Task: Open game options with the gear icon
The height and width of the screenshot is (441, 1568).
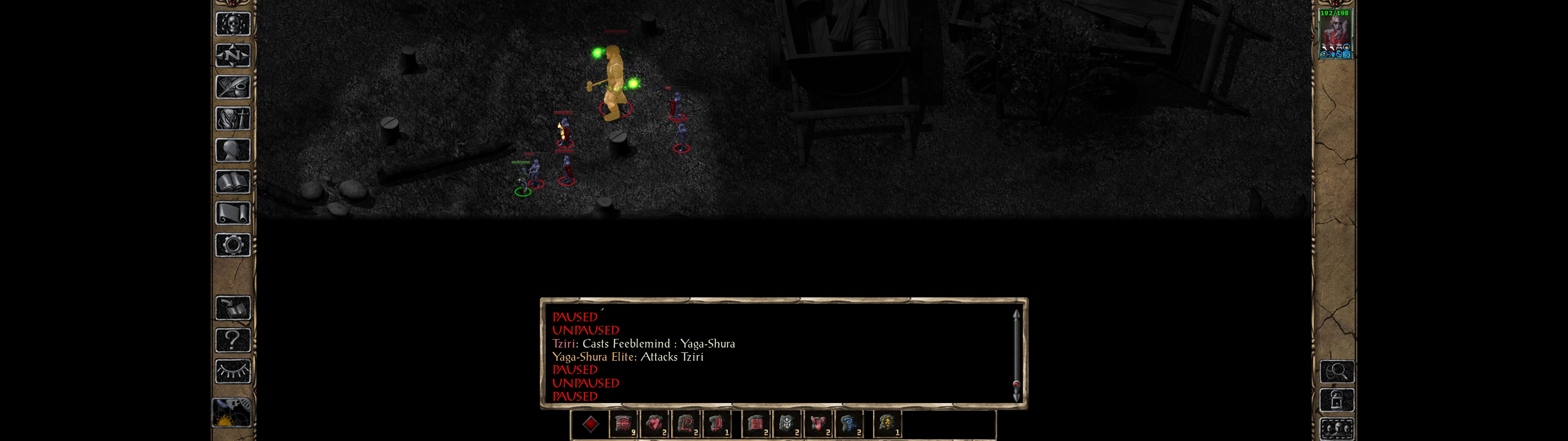Action: (232, 245)
